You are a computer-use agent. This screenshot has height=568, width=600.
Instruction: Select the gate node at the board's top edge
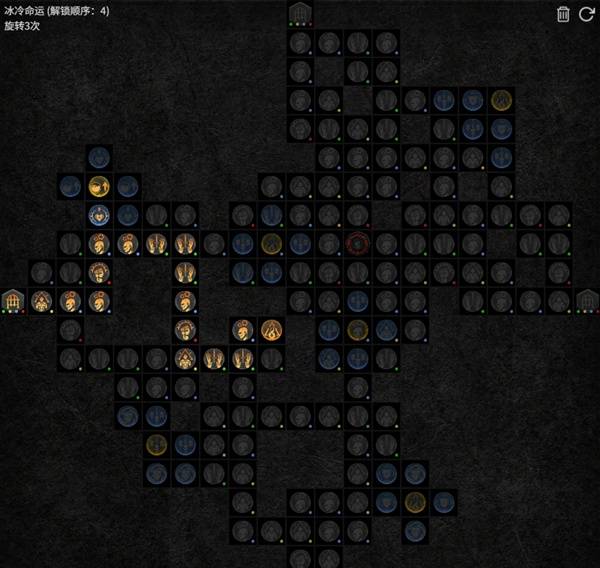click(300, 14)
